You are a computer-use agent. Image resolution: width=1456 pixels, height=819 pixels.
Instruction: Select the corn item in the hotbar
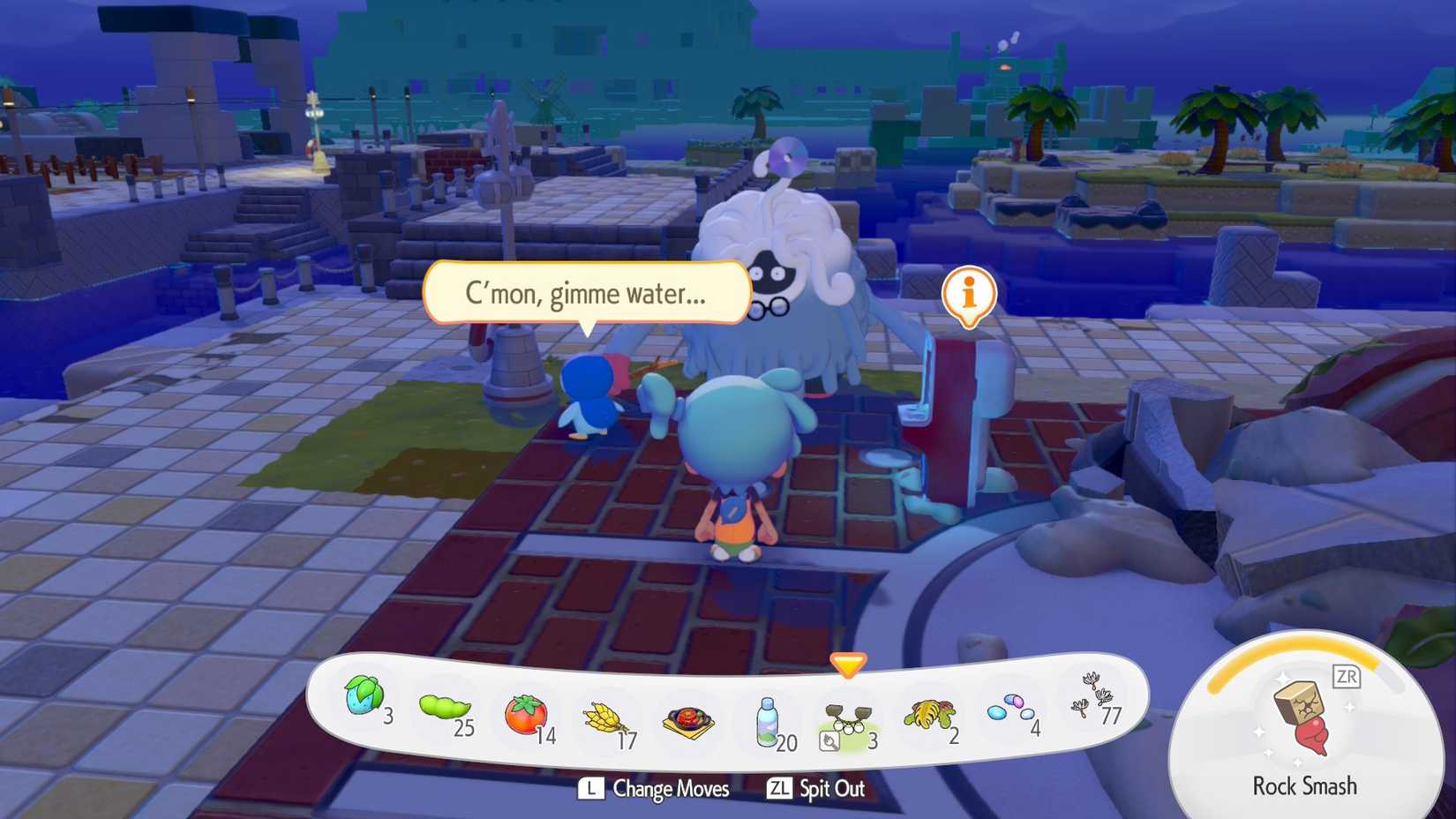pos(603,715)
